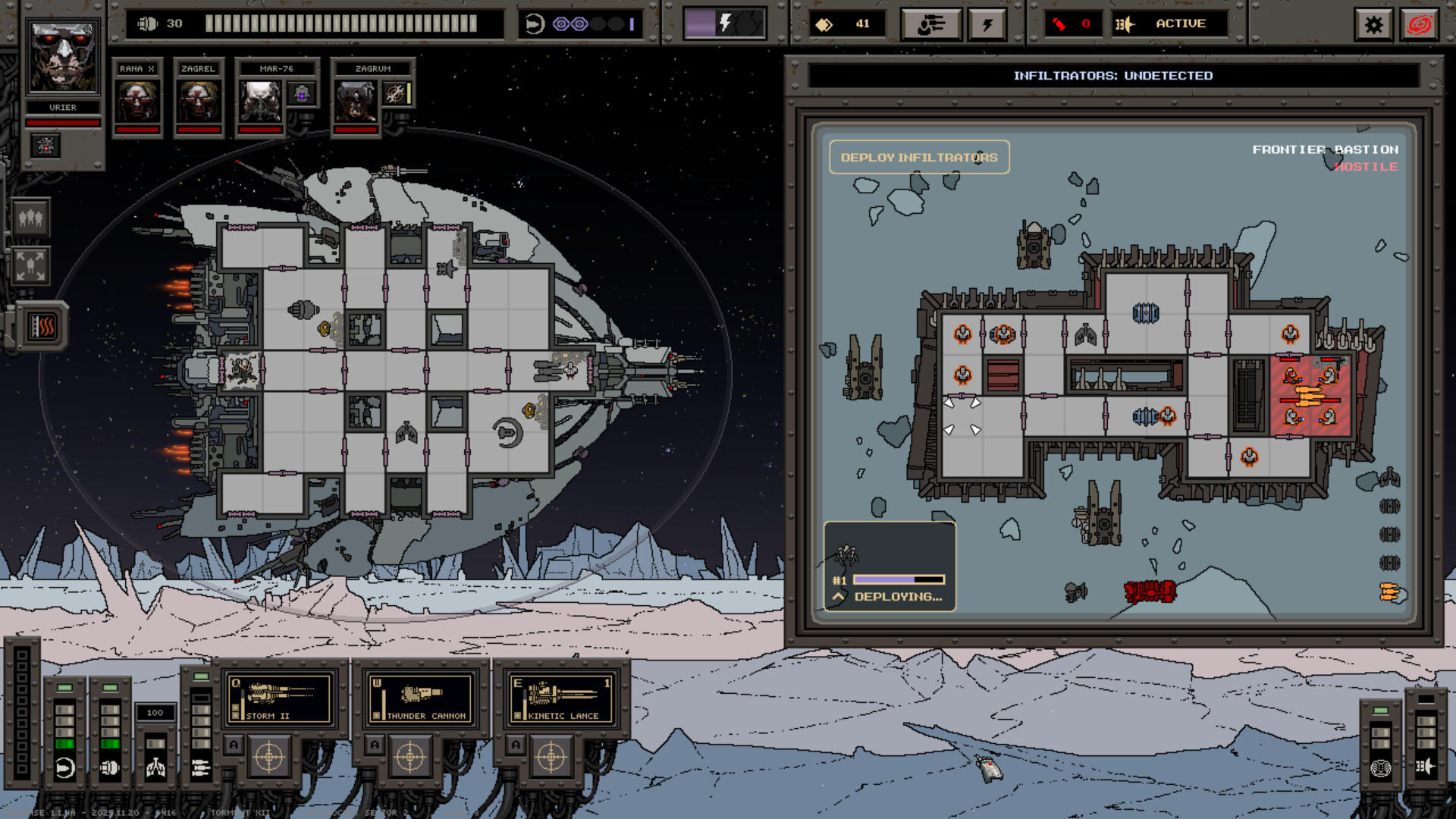Viewport: 1456px width, 819px height.
Task: Send crew back to stations
Action: click(30, 265)
